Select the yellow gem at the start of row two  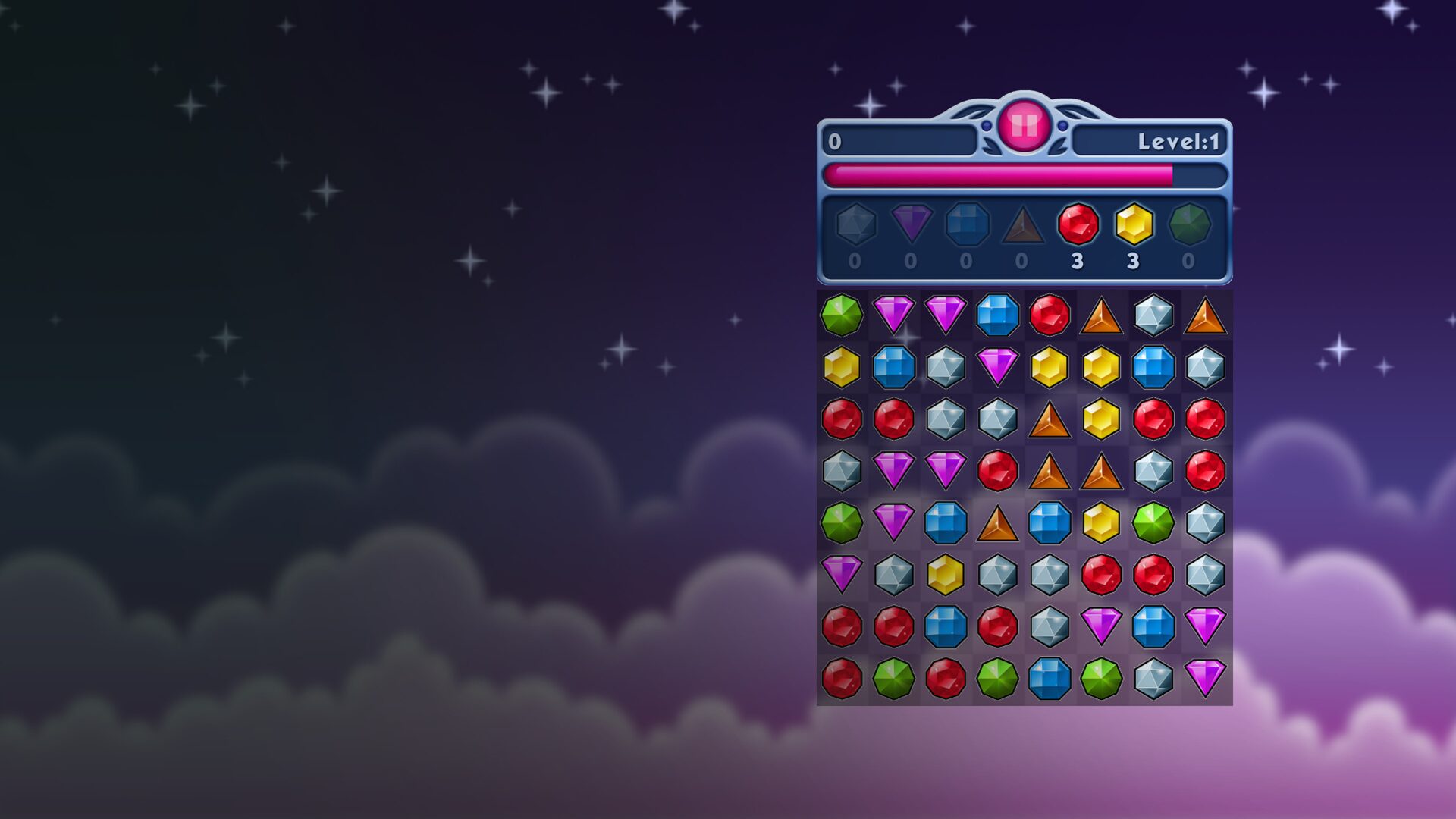coord(842,368)
